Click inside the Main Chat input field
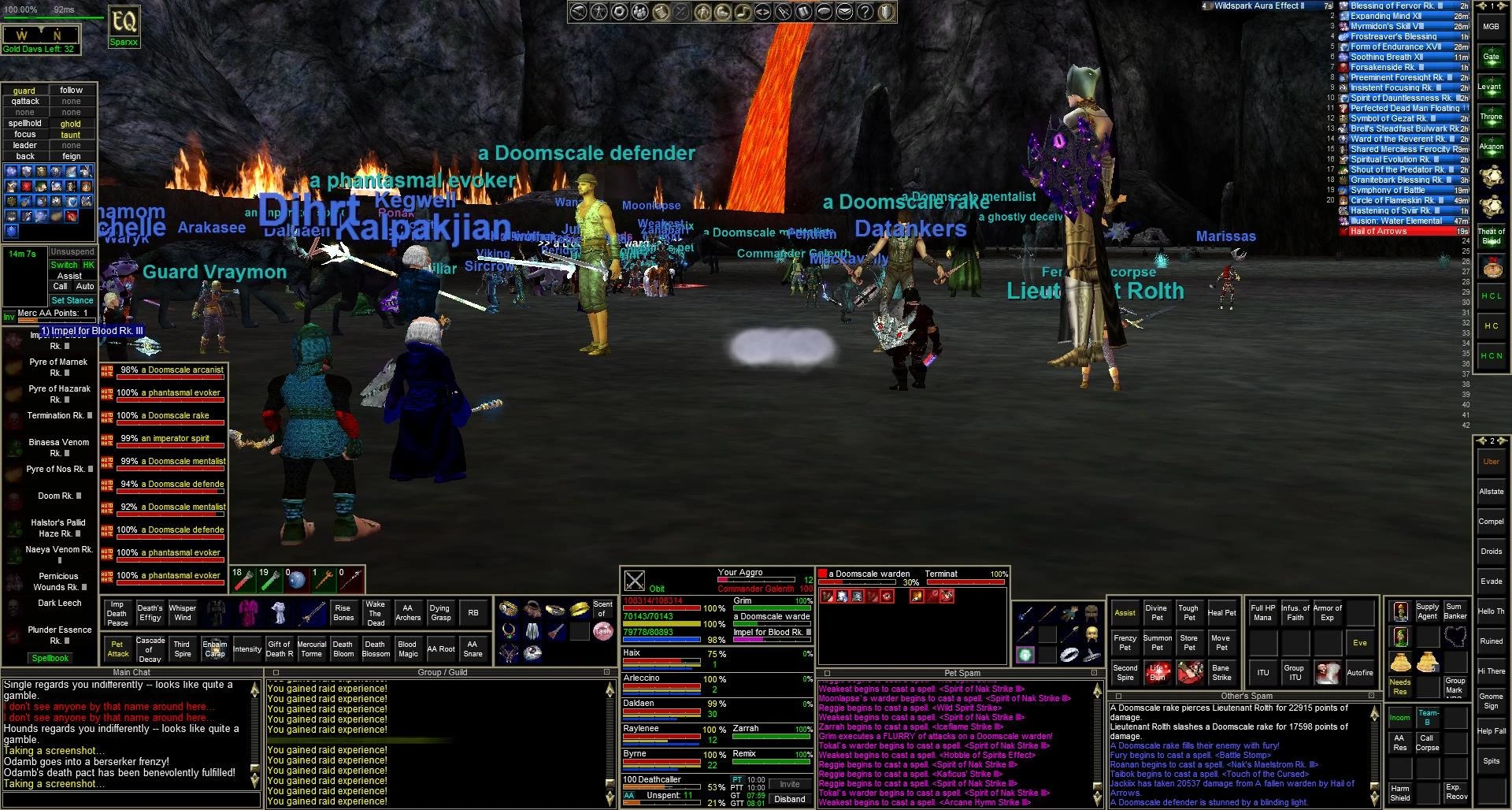The width and height of the screenshot is (1512, 810). [130, 801]
